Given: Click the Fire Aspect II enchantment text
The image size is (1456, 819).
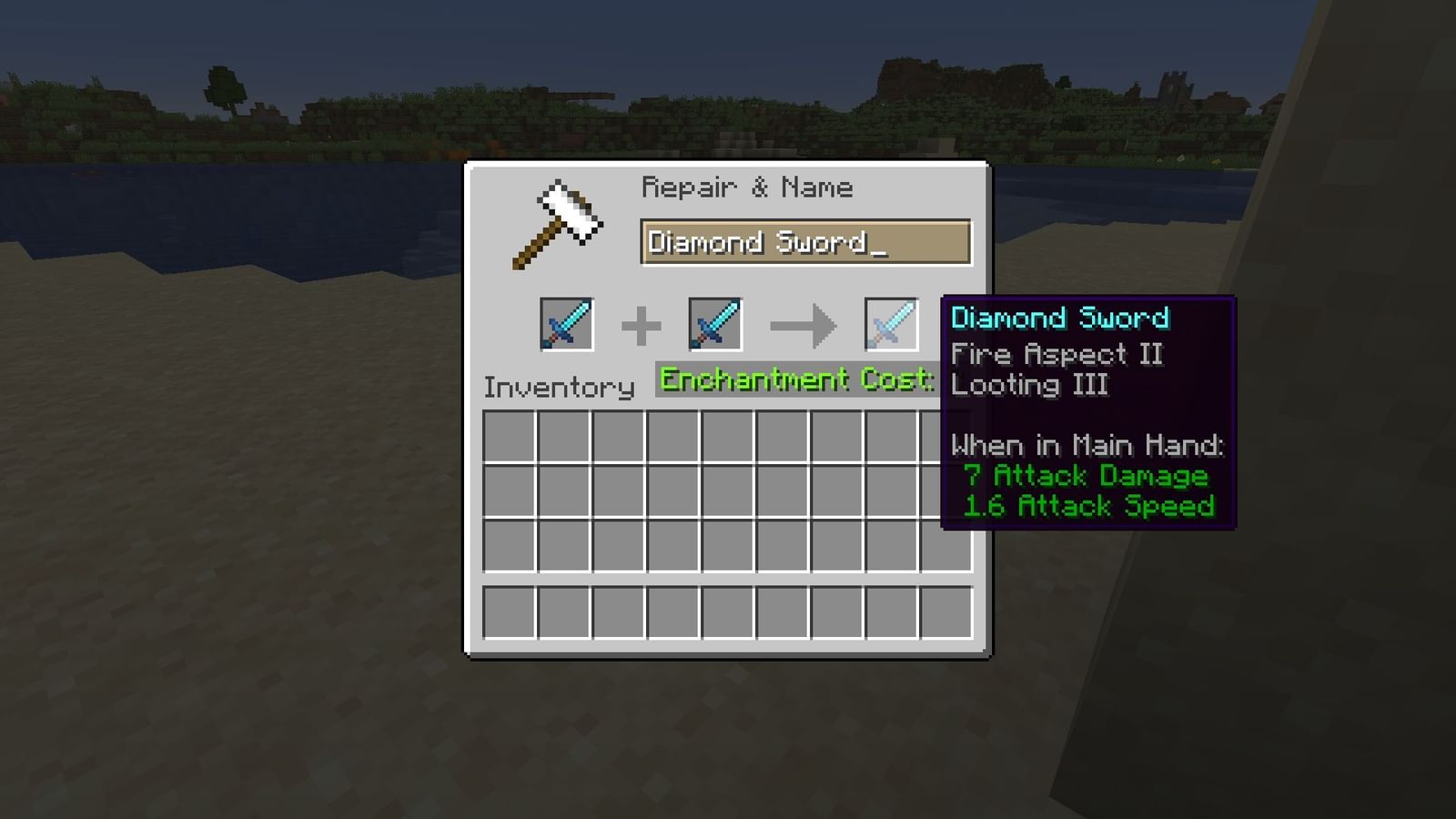Looking at the screenshot, I should 1056,354.
